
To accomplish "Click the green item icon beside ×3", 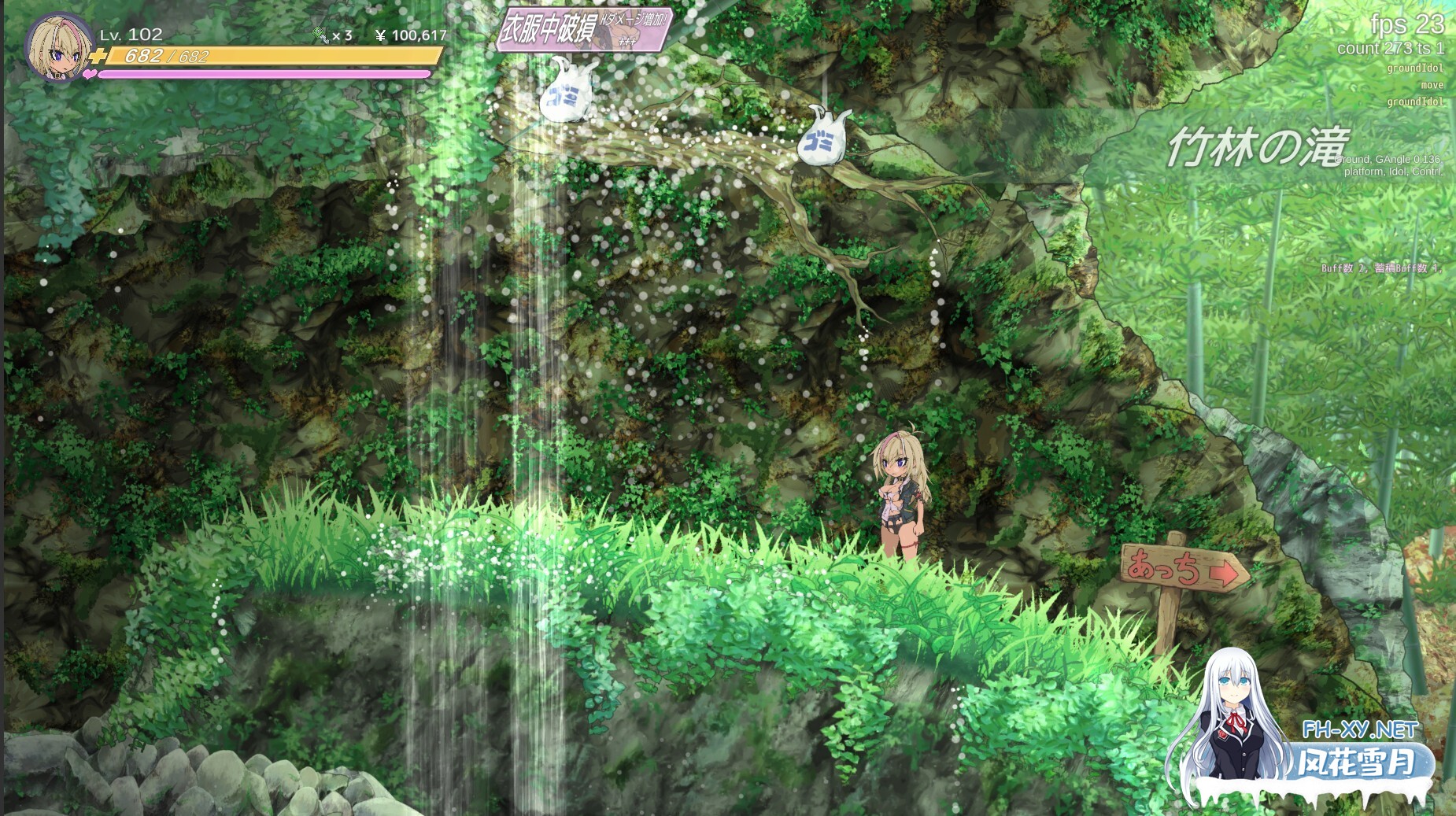I will 320,35.
